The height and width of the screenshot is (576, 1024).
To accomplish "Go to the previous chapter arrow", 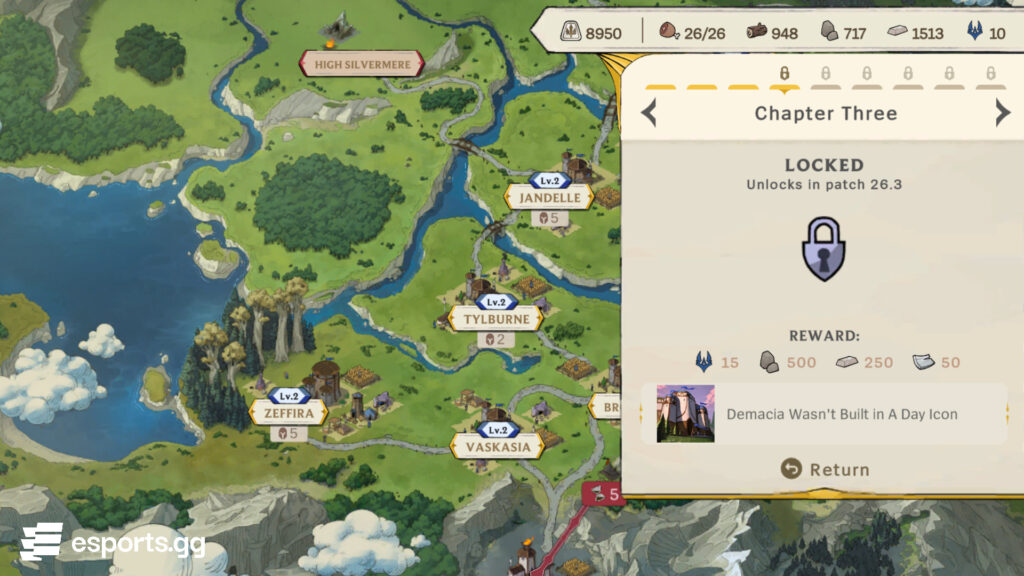I will pos(649,113).
